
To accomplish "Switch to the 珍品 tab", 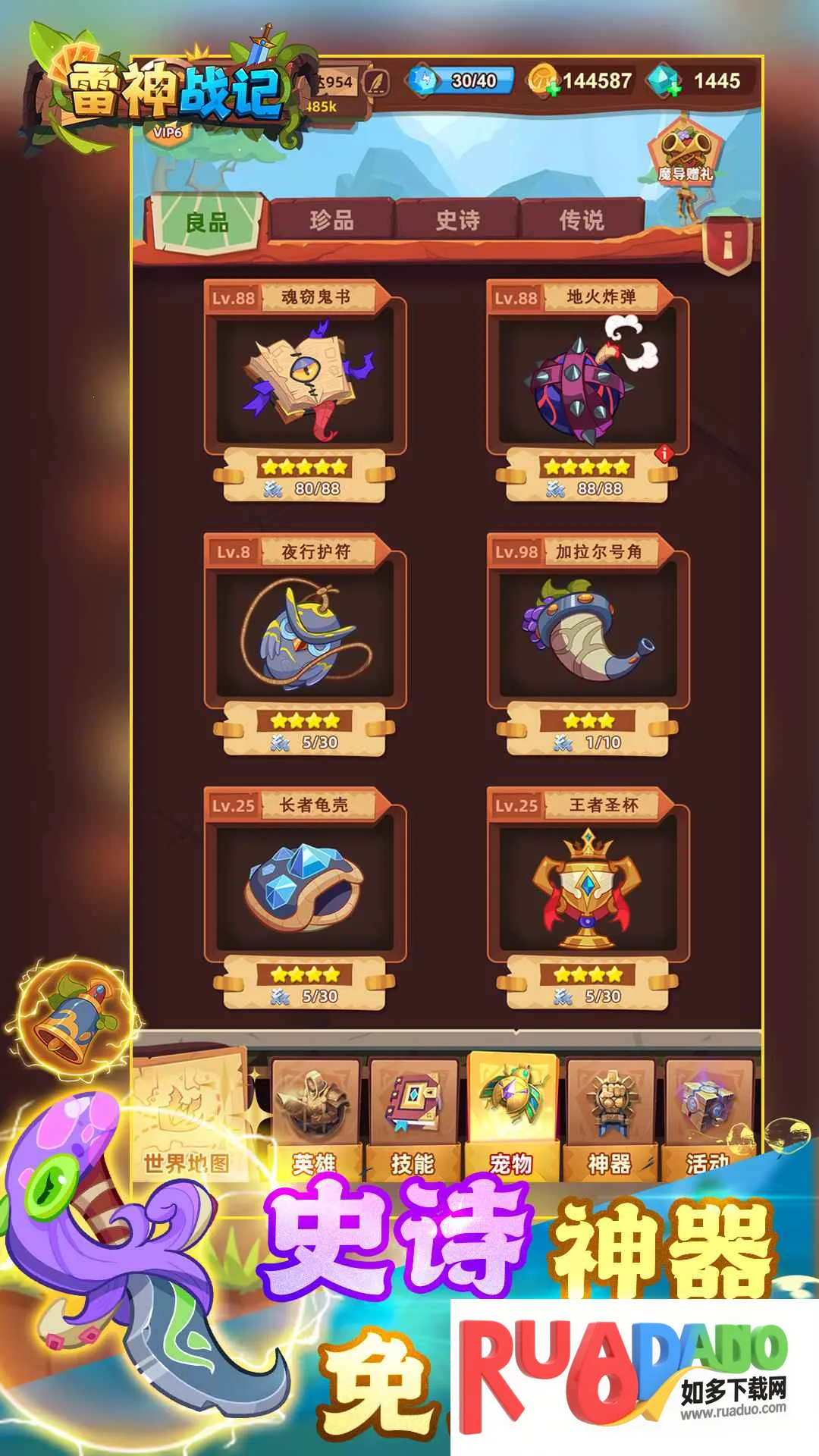I will 331,221.
